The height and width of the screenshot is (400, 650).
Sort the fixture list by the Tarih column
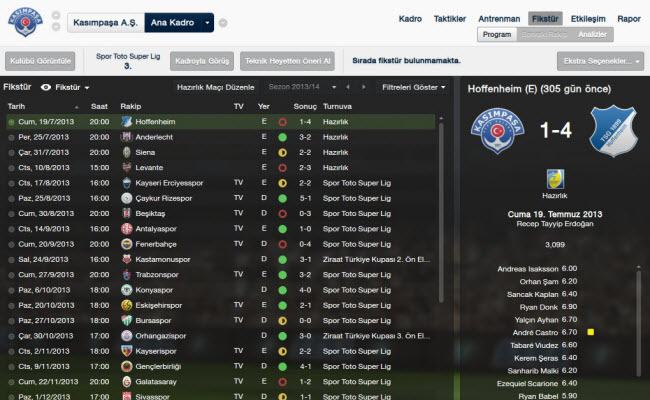(17, 105)
